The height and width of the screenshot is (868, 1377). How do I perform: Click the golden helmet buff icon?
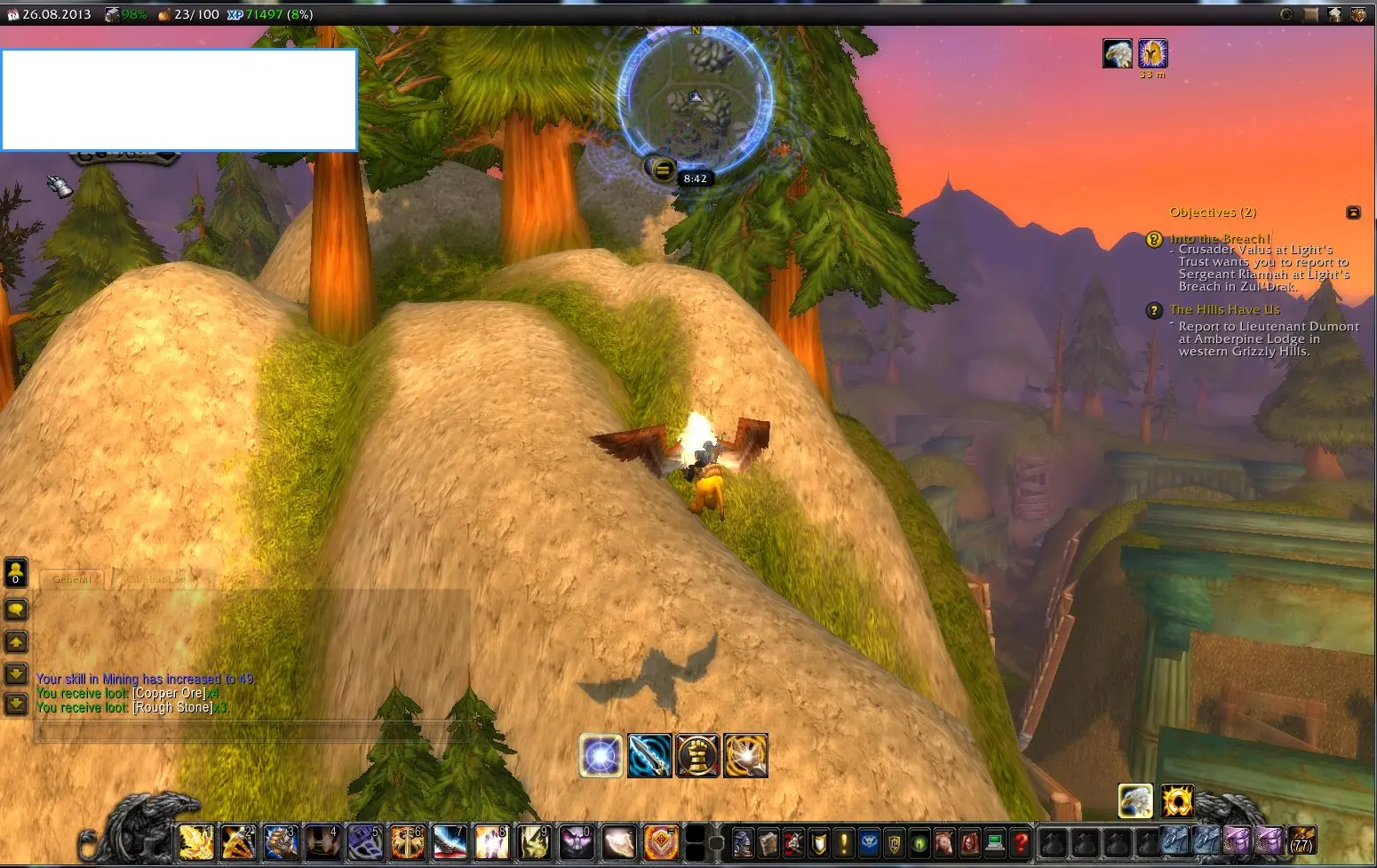pyautogui.click(x=1152, y=54)
